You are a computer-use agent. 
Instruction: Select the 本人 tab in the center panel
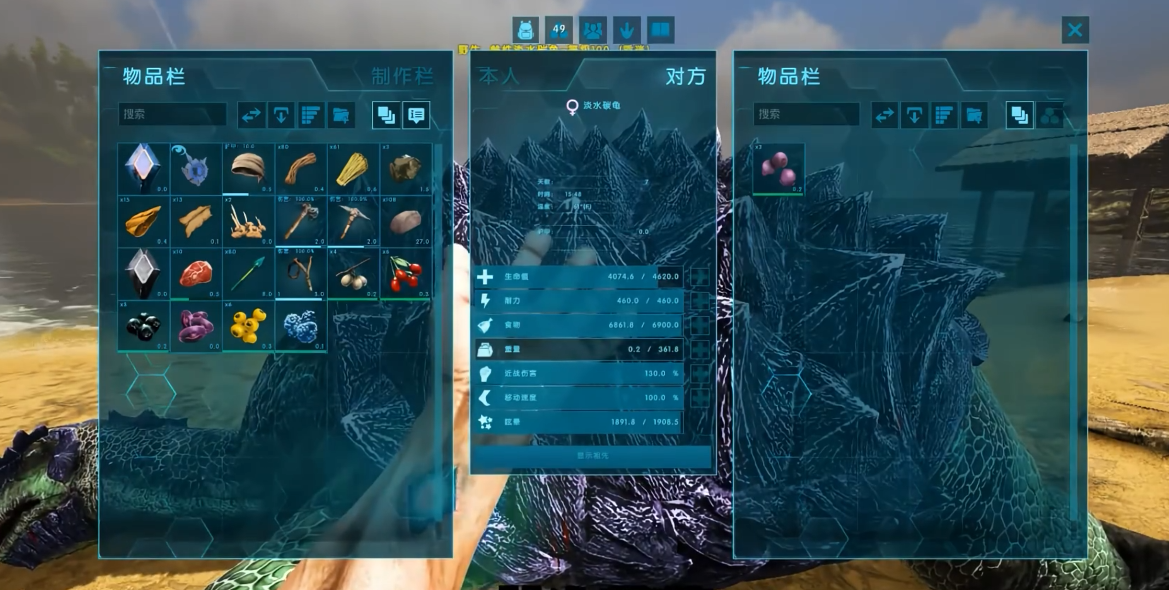500,76
